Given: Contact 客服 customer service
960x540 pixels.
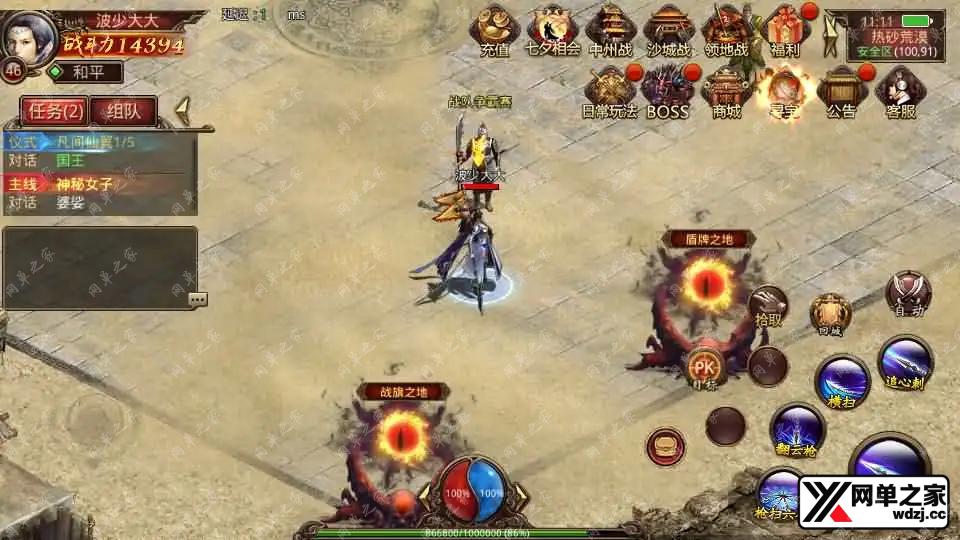Looking at the screenshot, I should 900,91.
